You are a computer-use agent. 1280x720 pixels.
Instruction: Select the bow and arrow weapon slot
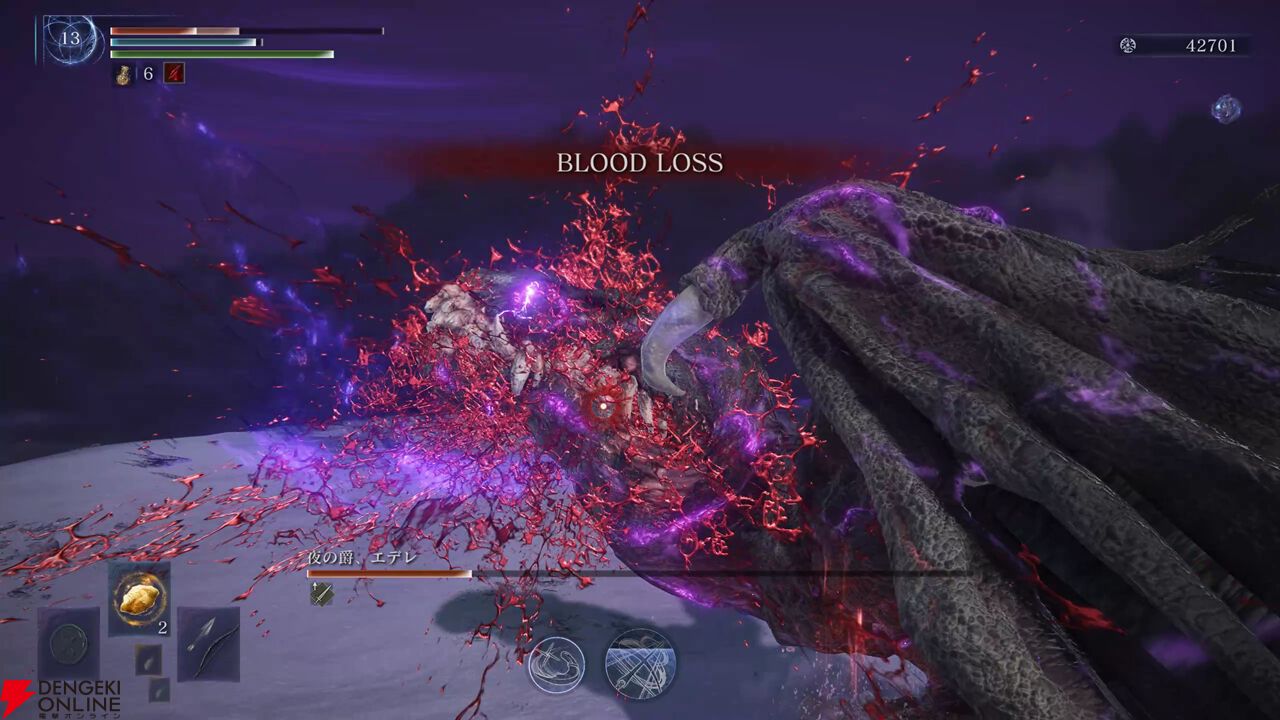point(208,644)
